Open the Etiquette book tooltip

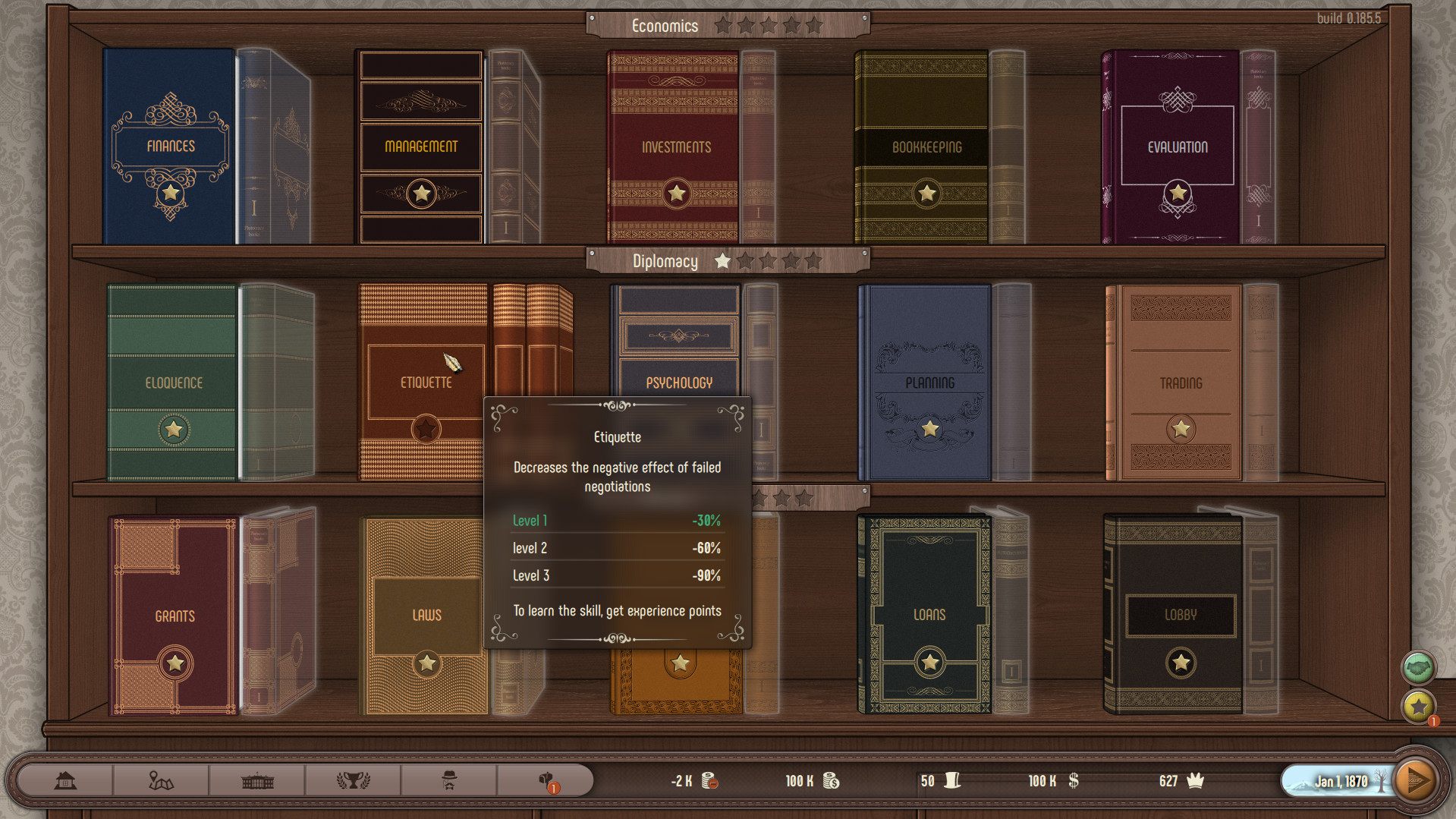[x=425, y=382]
